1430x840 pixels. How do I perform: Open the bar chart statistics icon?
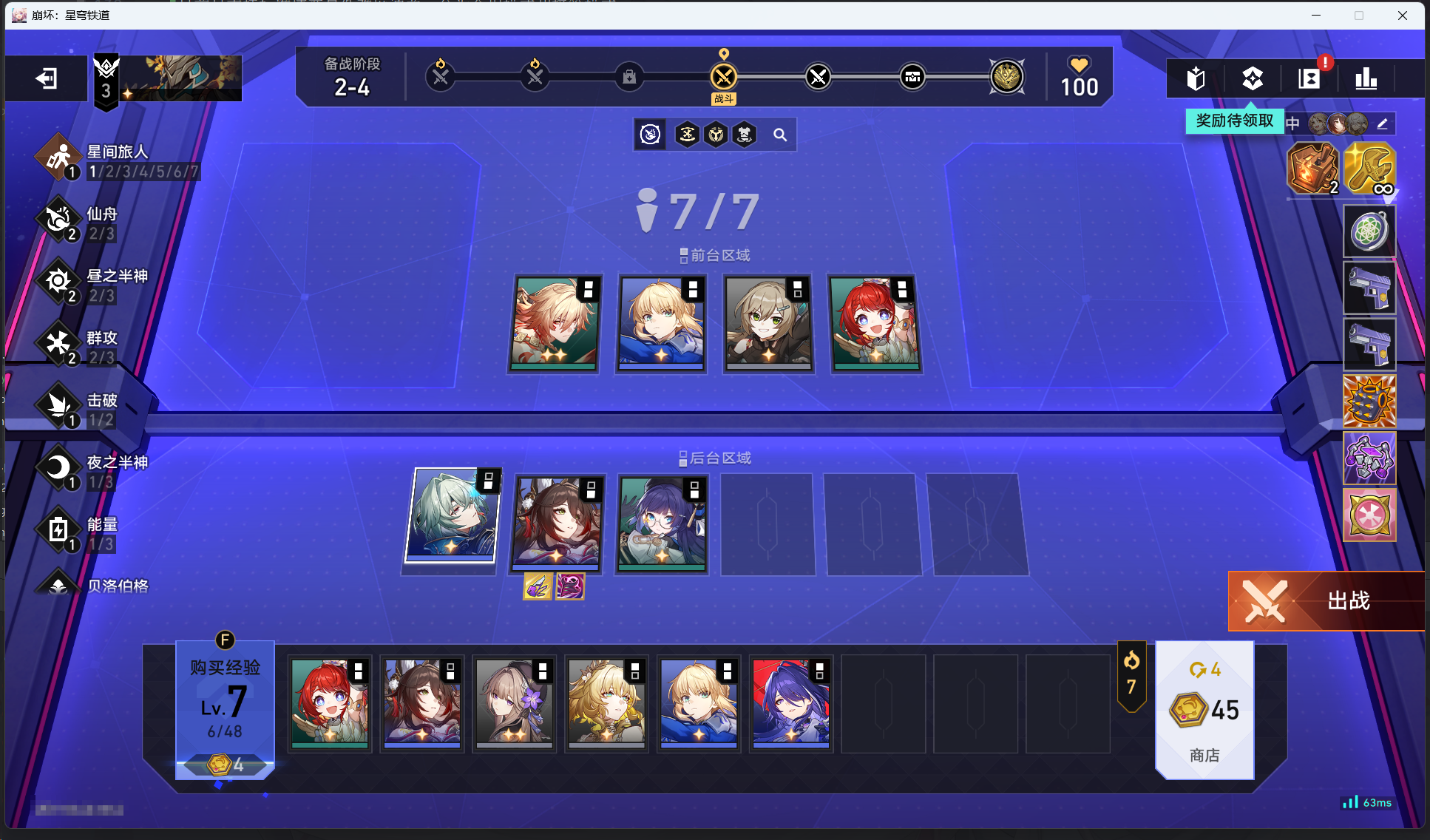pyautogui.click(x=1365, y=78)
